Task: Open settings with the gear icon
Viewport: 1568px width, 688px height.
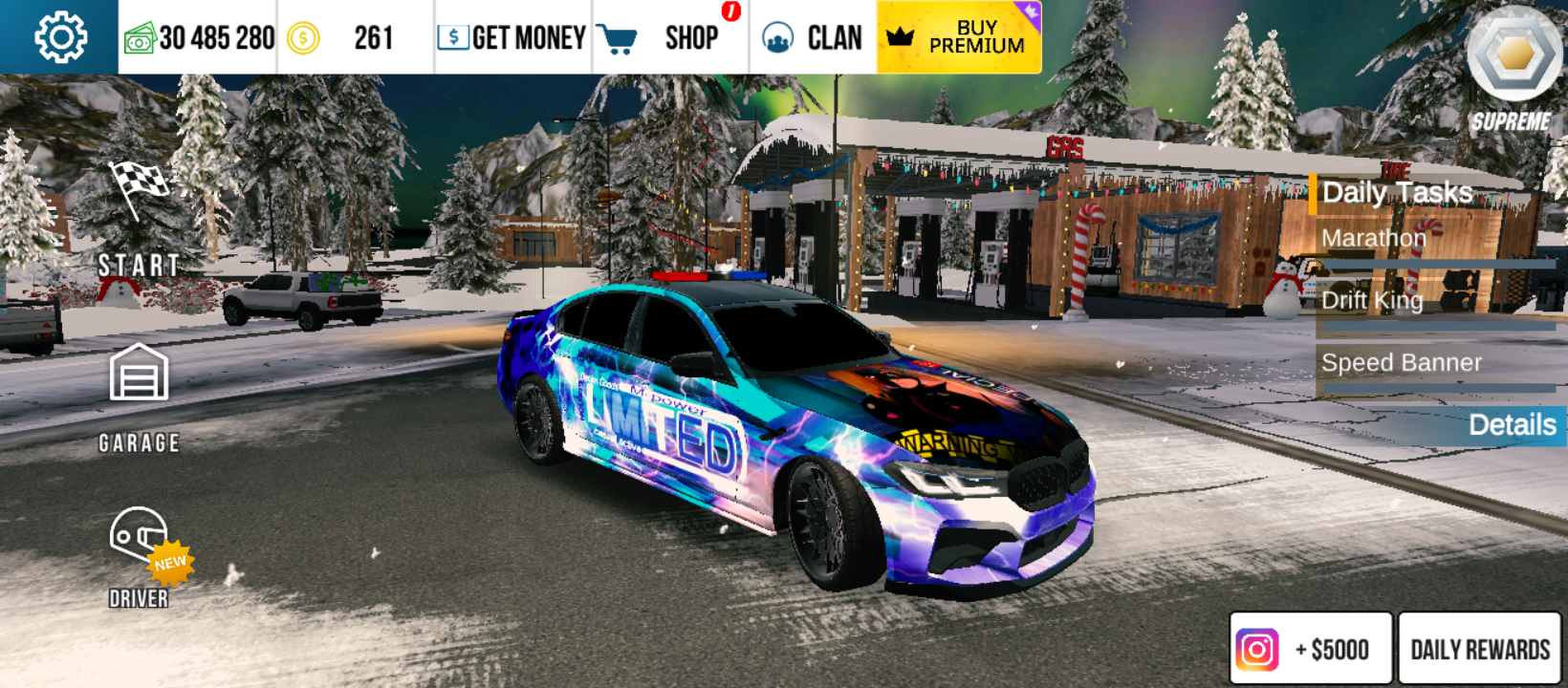Action: coord(60,37)
